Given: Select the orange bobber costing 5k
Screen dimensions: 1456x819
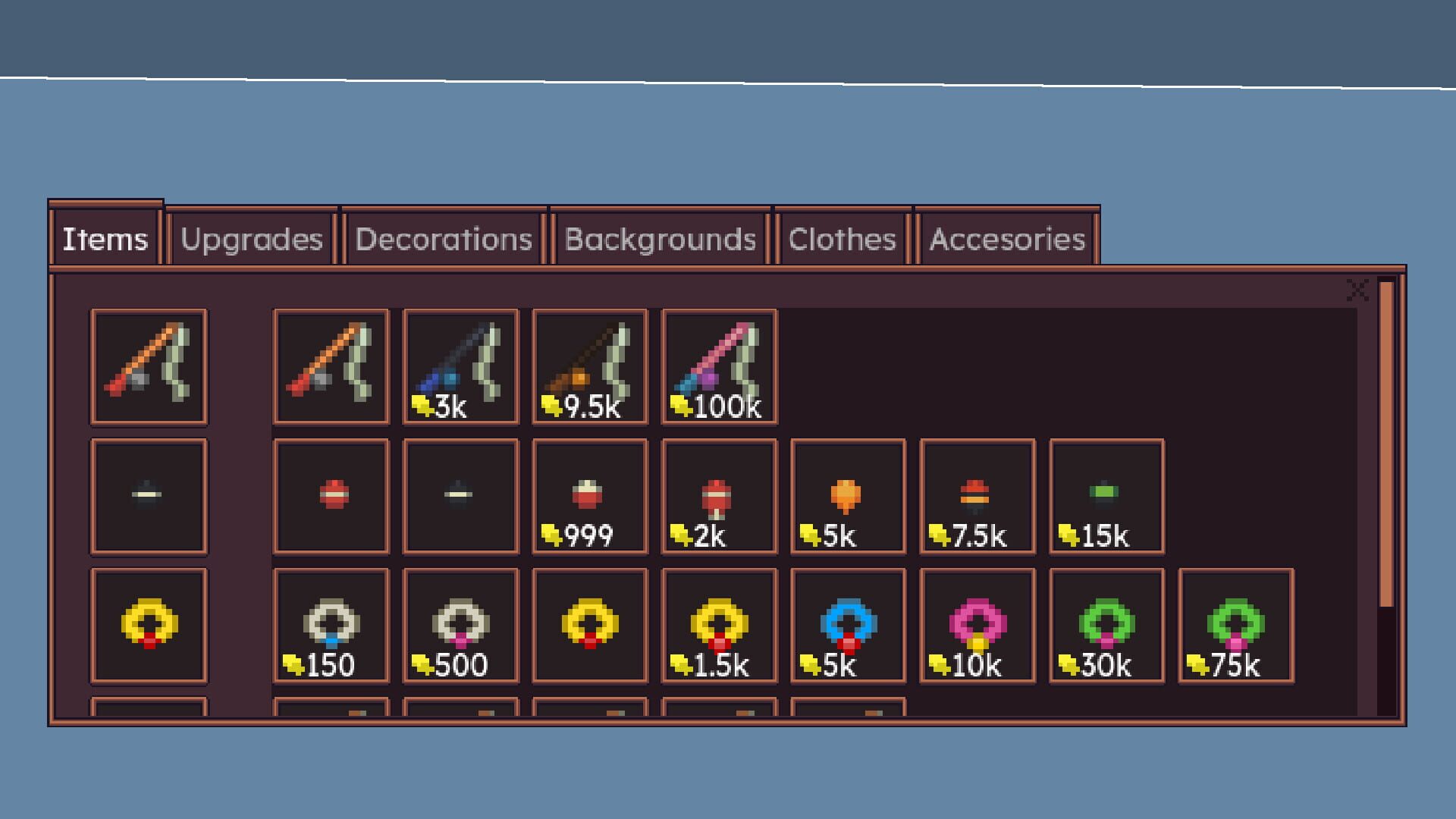Looking at the screenshot, I should pos(847,497).
